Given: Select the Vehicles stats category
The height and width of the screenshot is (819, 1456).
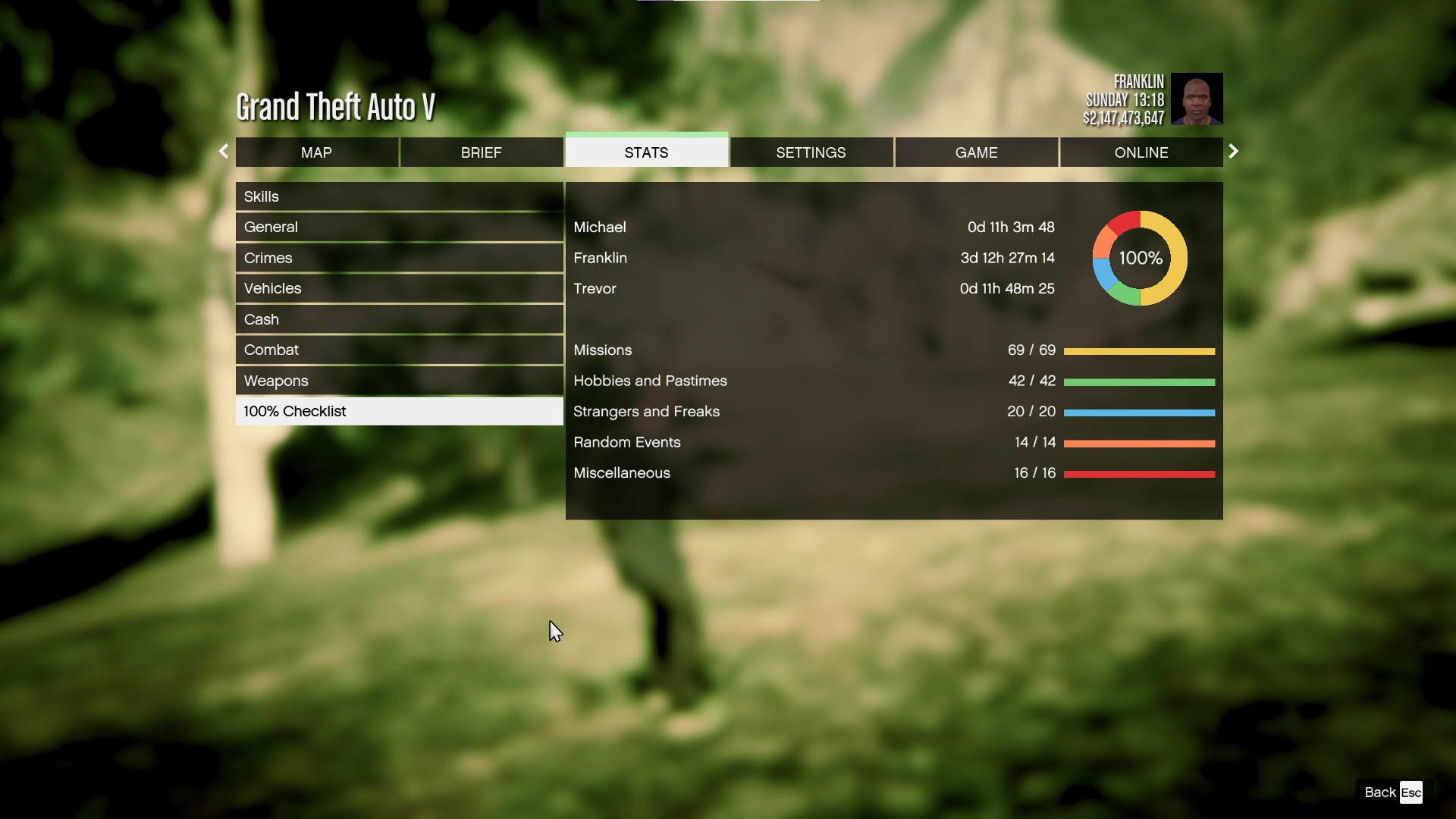Looking at the screenshot, I should pos(399,288).
